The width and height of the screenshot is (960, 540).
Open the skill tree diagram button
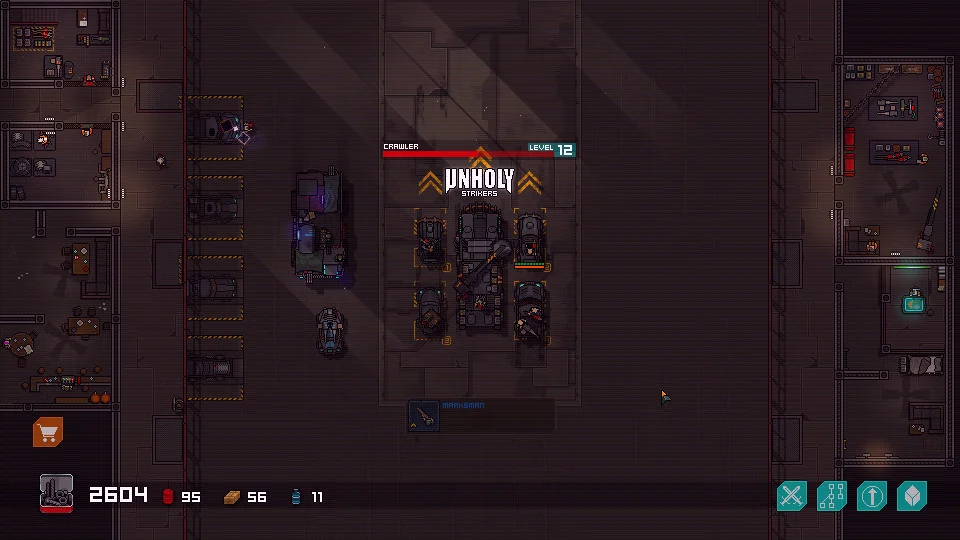(x=832, y=495)
